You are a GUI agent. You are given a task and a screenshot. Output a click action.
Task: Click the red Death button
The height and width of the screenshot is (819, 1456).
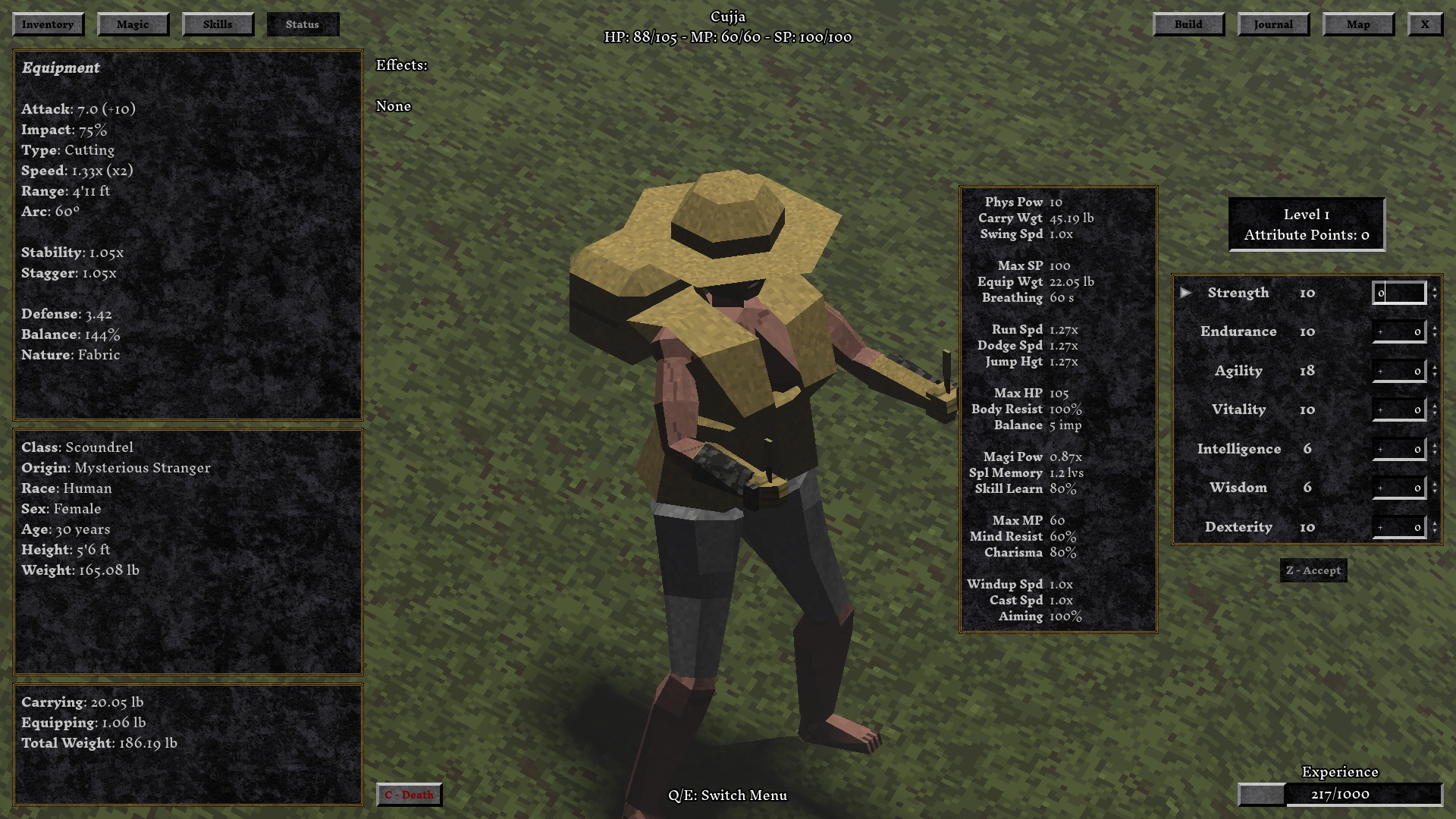tap(409, 795)
